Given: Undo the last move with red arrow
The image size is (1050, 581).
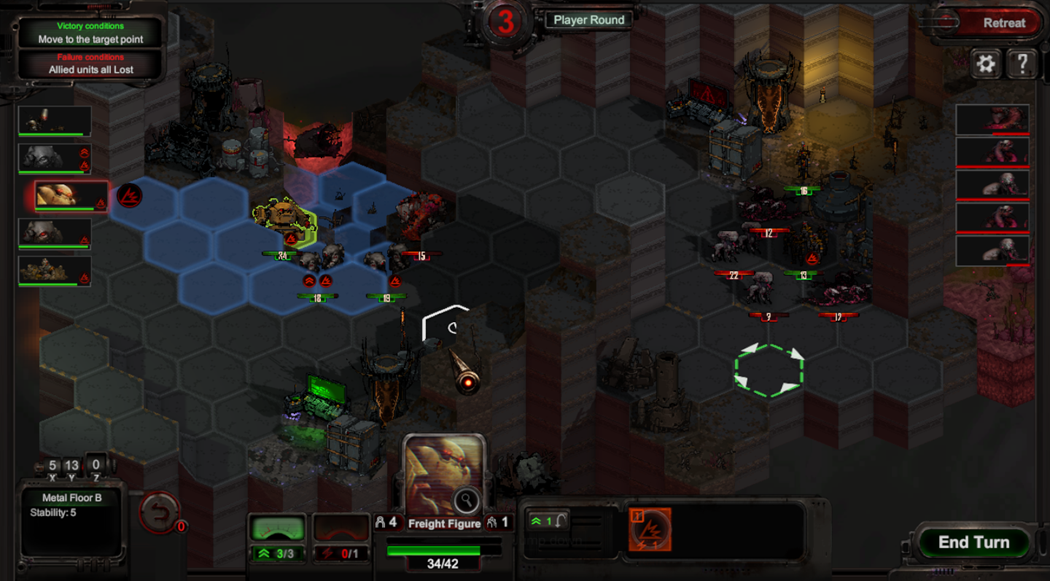Looking at the screenshot, I should [x=159, y=512].
